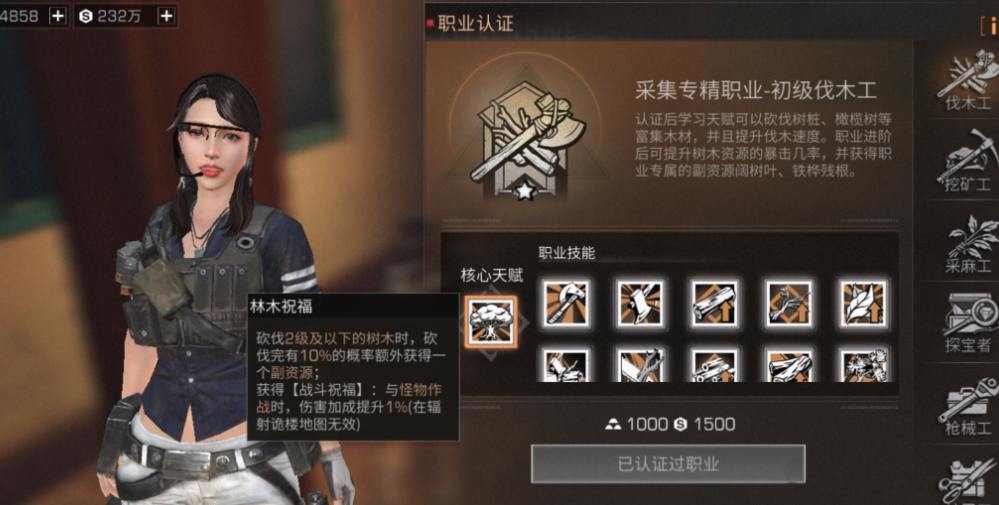The width and height of the screenshot is (999, 505).
Task: View the hatchet profession skill icon
Action: coord(566,303)
